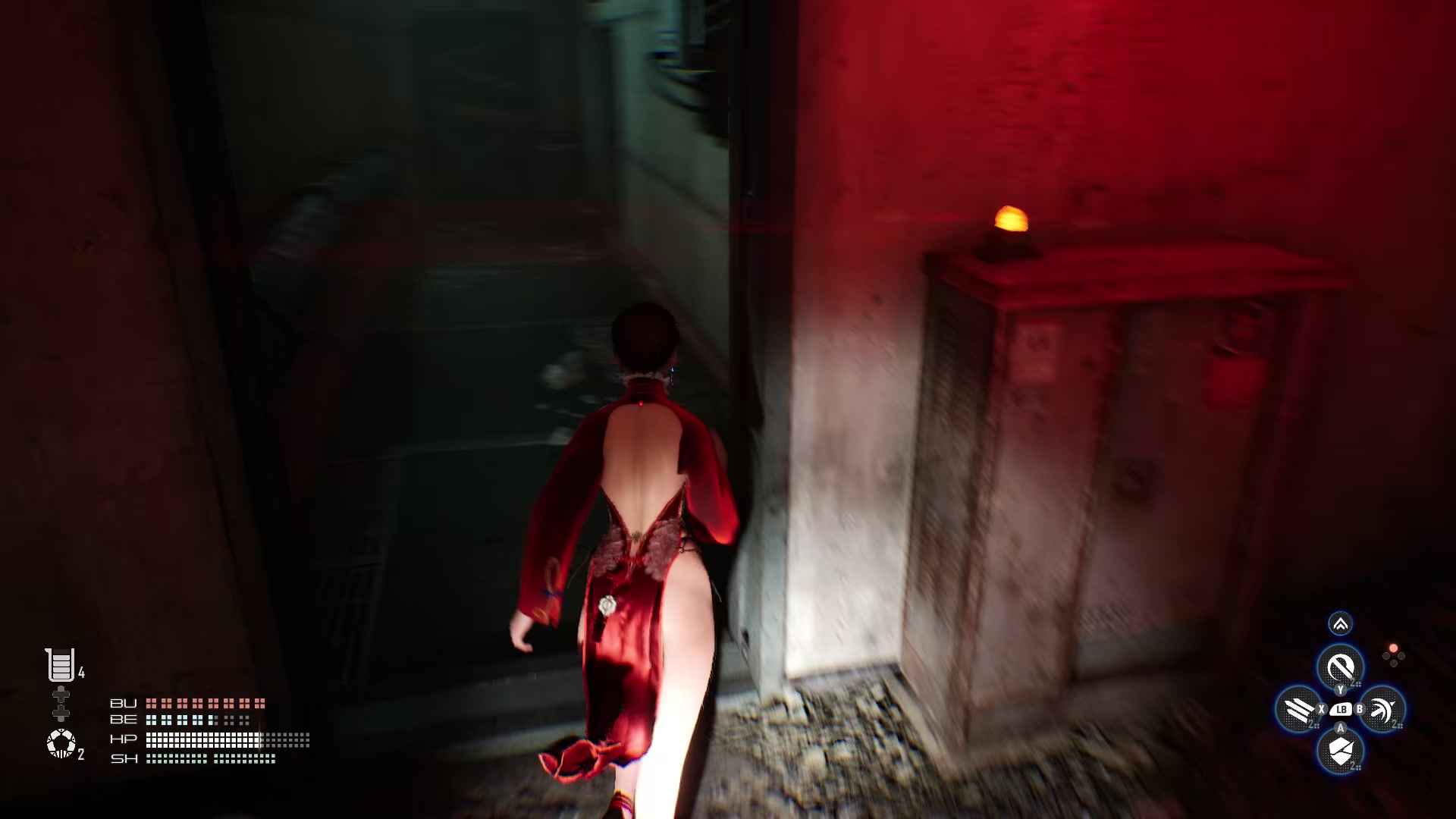The image size is (1456, 819).
Task: Select the syringe injector icon above the ring item
Action: coord(61,701)
